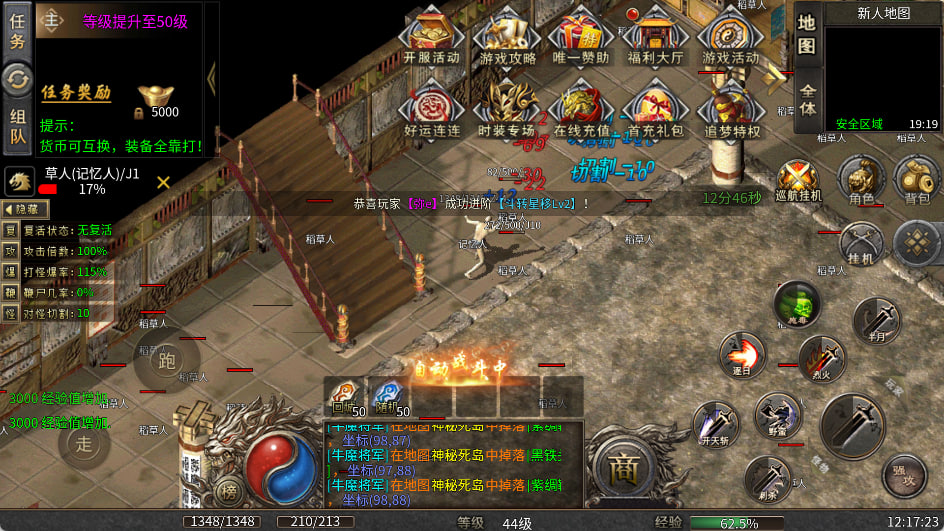Open the 任务 quest tab
This screenshot has height=531, width=944.
18,28
